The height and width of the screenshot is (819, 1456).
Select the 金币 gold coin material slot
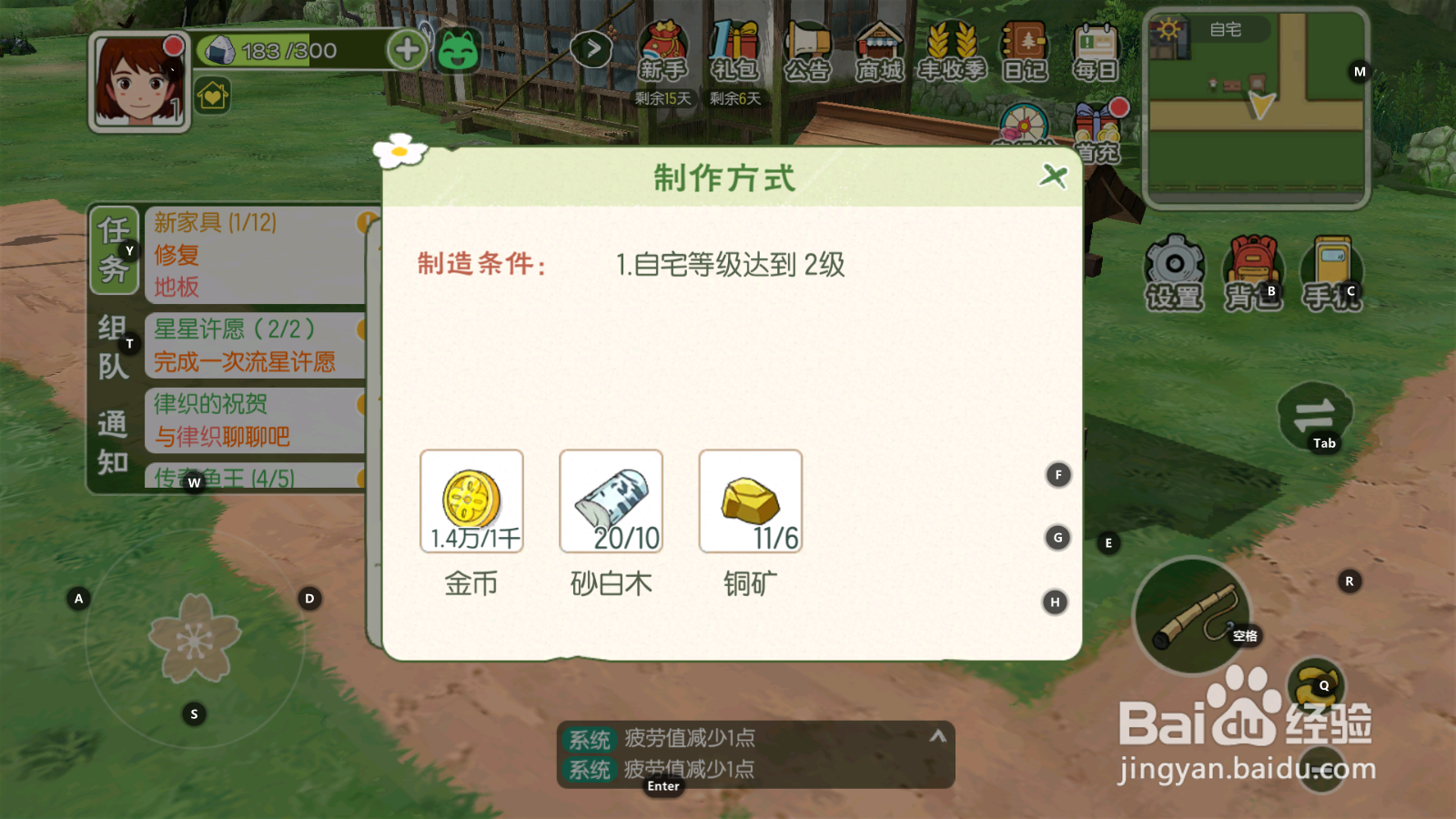pos(470,500)
